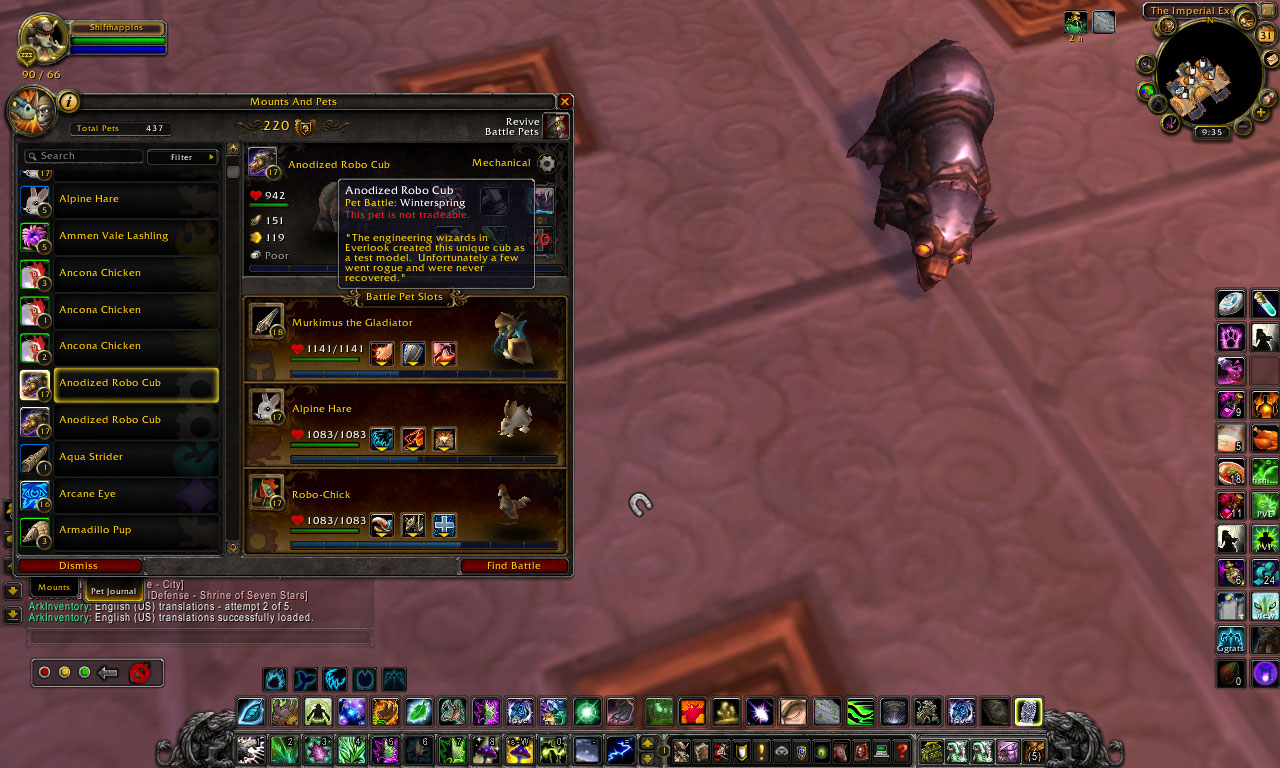
Task: Zoom in with the minimap plus button
Action: tap(1259, 111)
